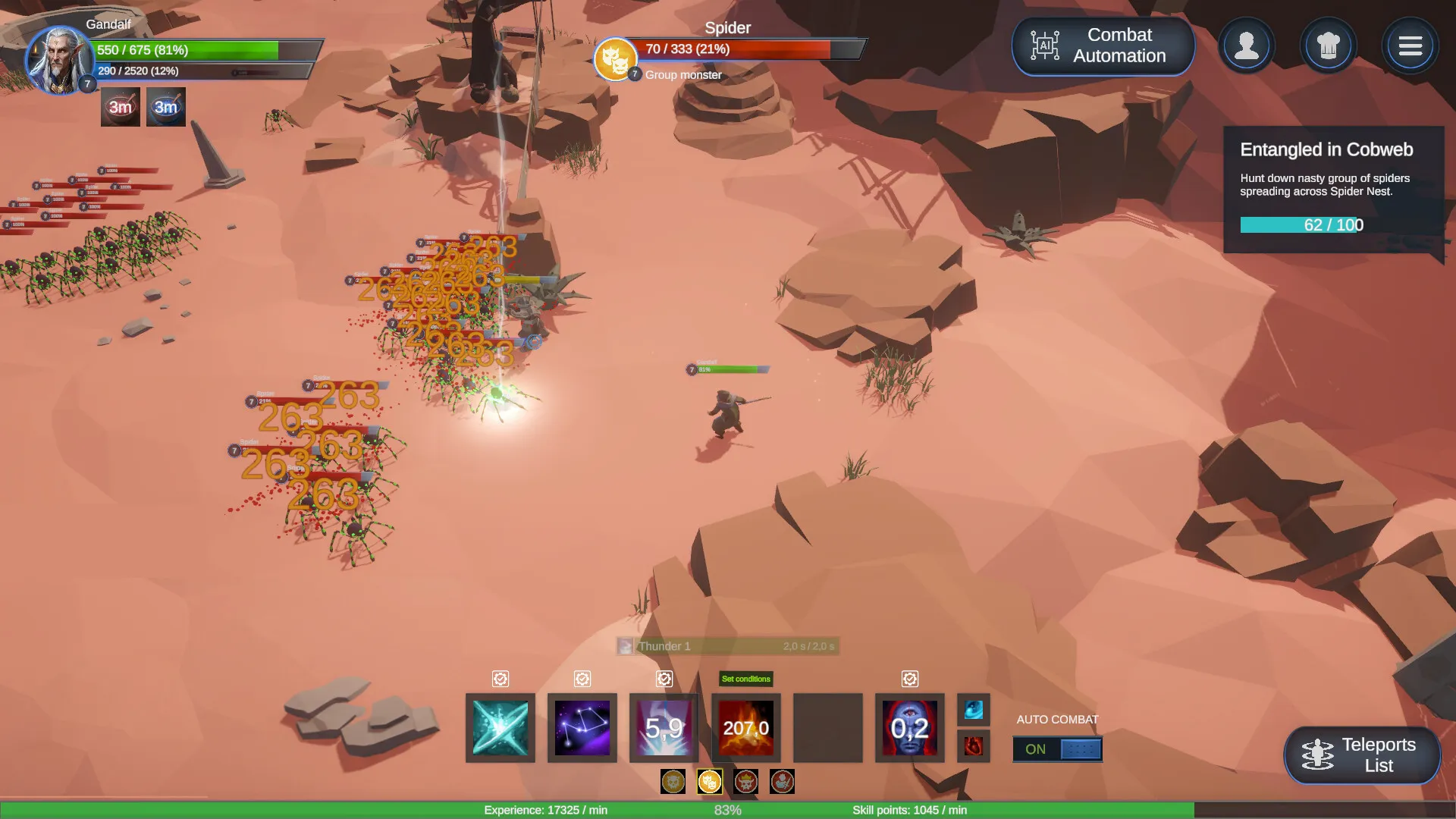This screenshot has width=1456, height=819.
Task: Click the Set conditions label
Action: 745,679
